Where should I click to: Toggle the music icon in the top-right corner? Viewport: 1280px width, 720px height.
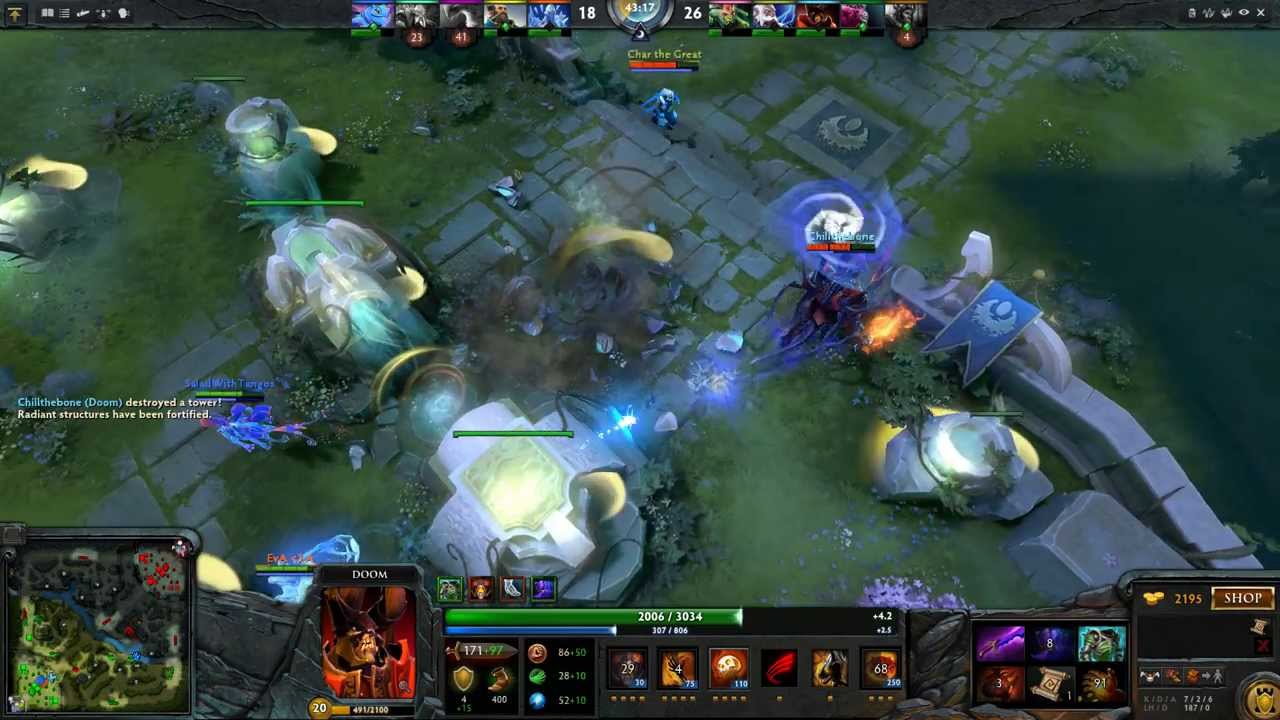click(x=1210, y=13)
